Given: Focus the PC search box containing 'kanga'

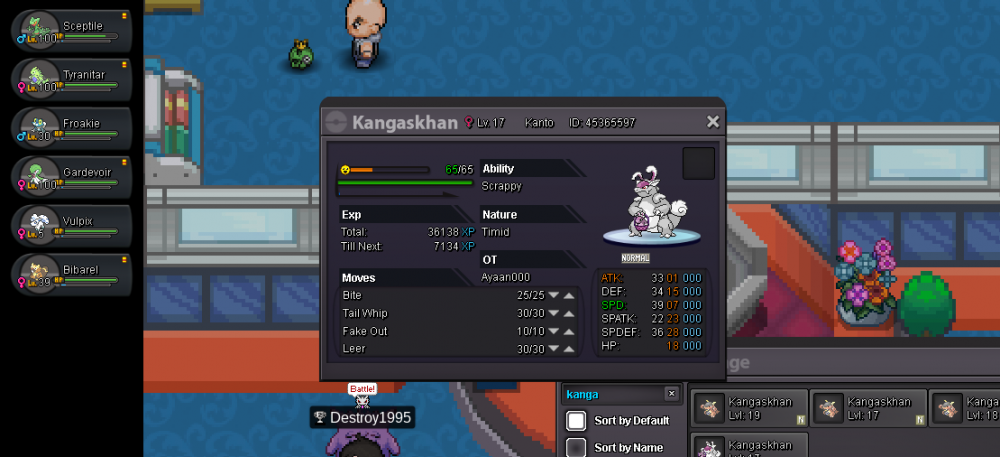Looking at the screenshot, I should [x=612, y=394].
